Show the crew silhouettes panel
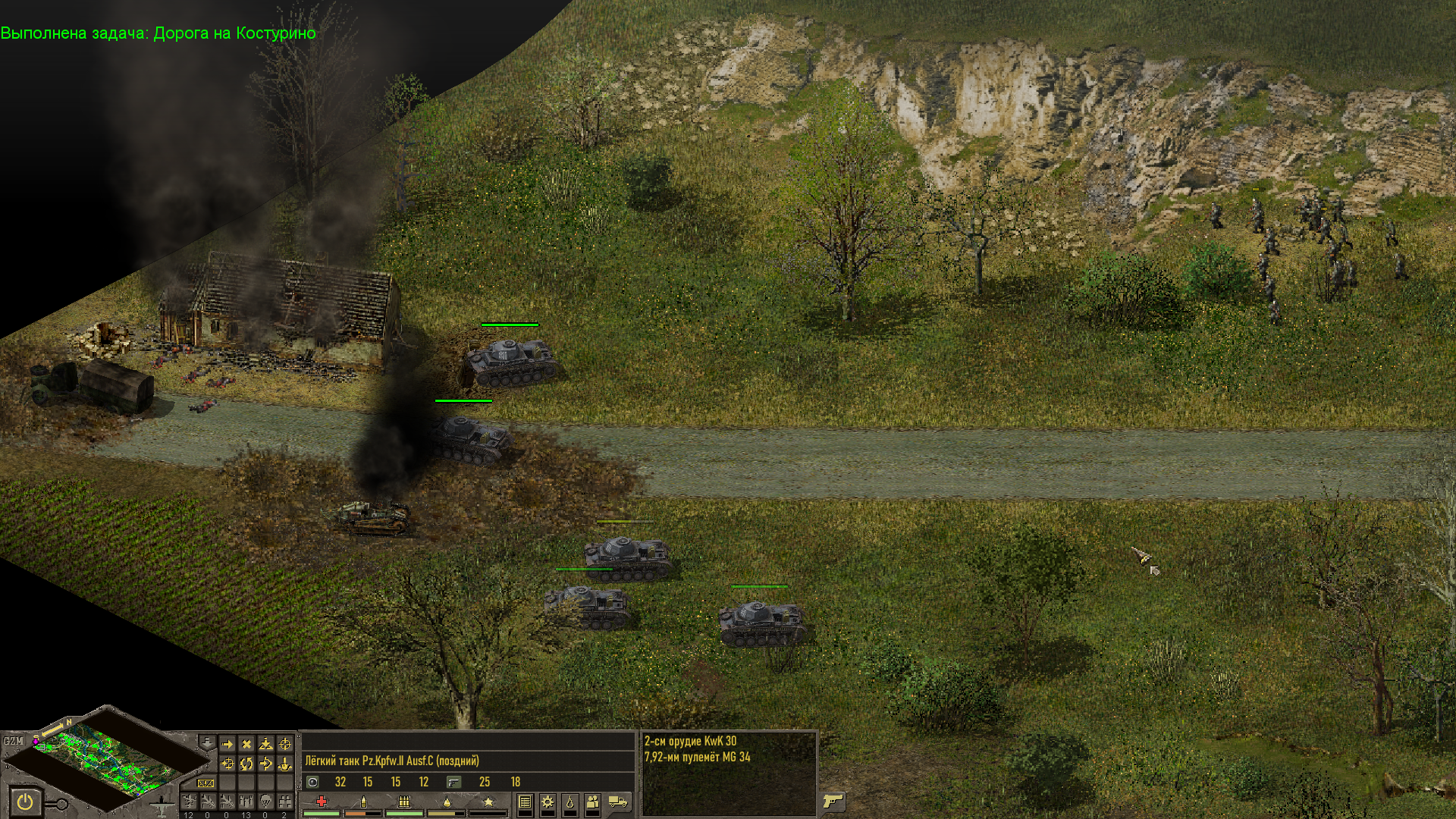 pos(593,802)
